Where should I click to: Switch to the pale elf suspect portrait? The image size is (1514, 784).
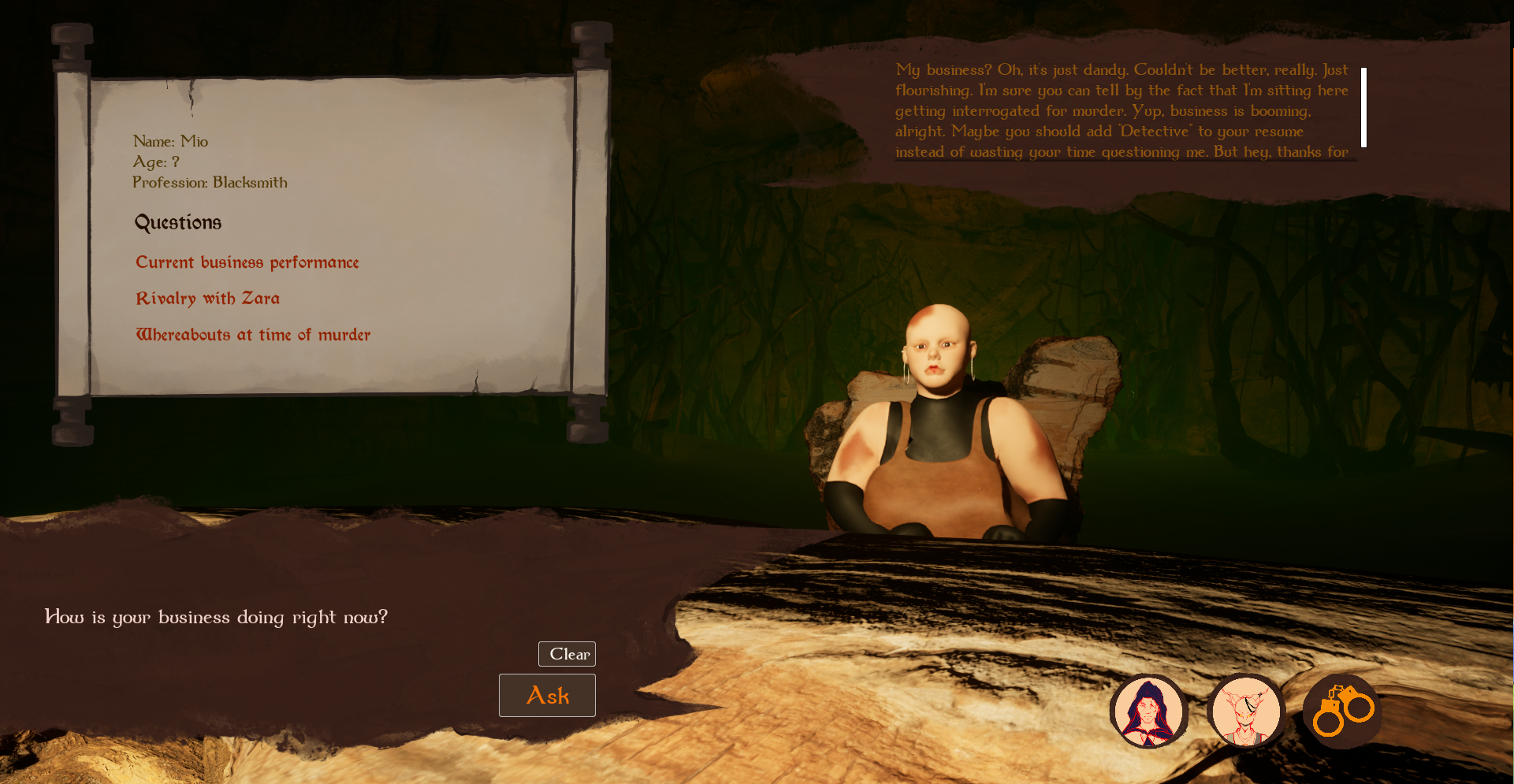[x=1245, y=711]
